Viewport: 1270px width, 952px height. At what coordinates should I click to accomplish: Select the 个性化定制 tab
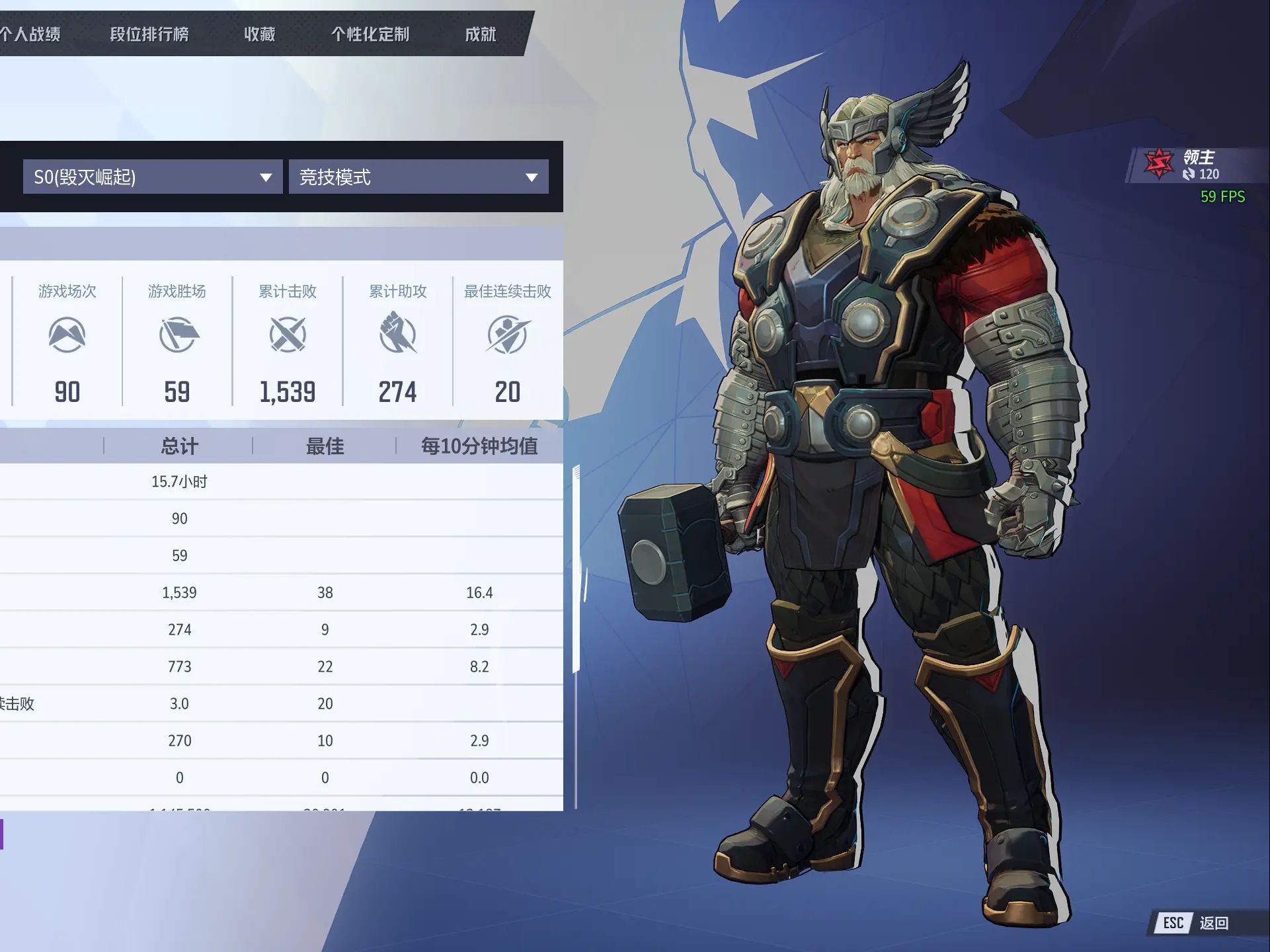coord(370,34)
